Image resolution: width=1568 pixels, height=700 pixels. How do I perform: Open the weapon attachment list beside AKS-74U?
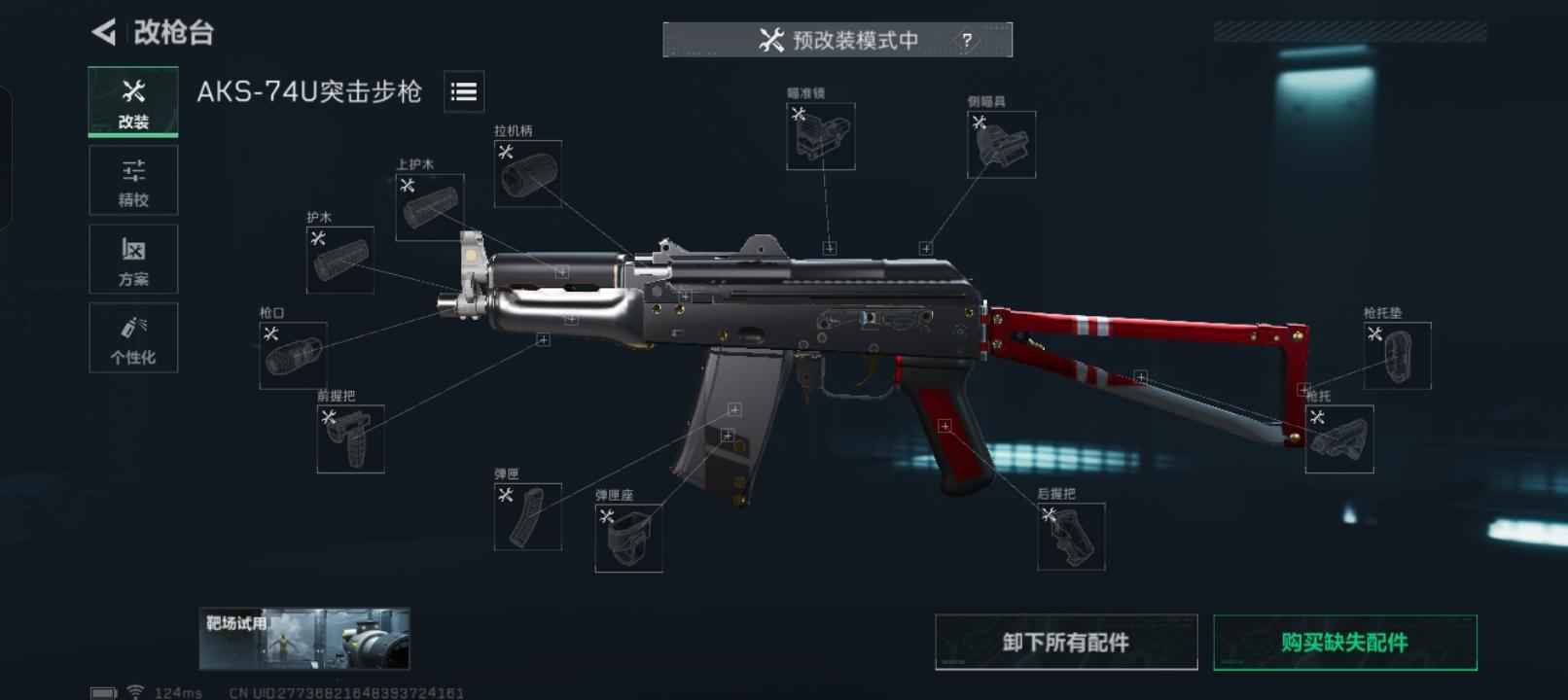(x=464, y=92)
